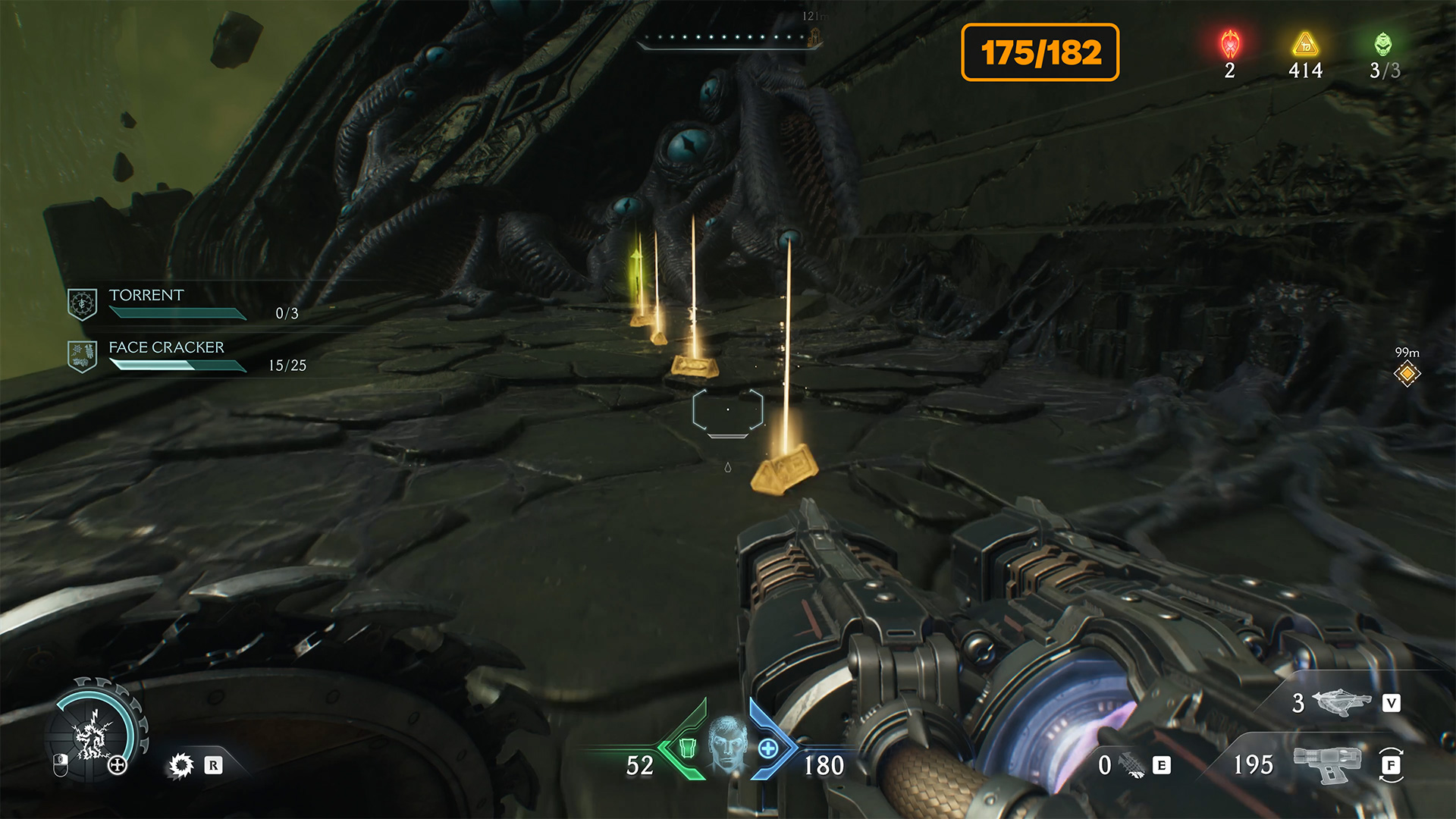The image size is (1456, 819).
Task: Click the spiked shield rune icon
Action: pyautogui.click(x=181, y=765)
